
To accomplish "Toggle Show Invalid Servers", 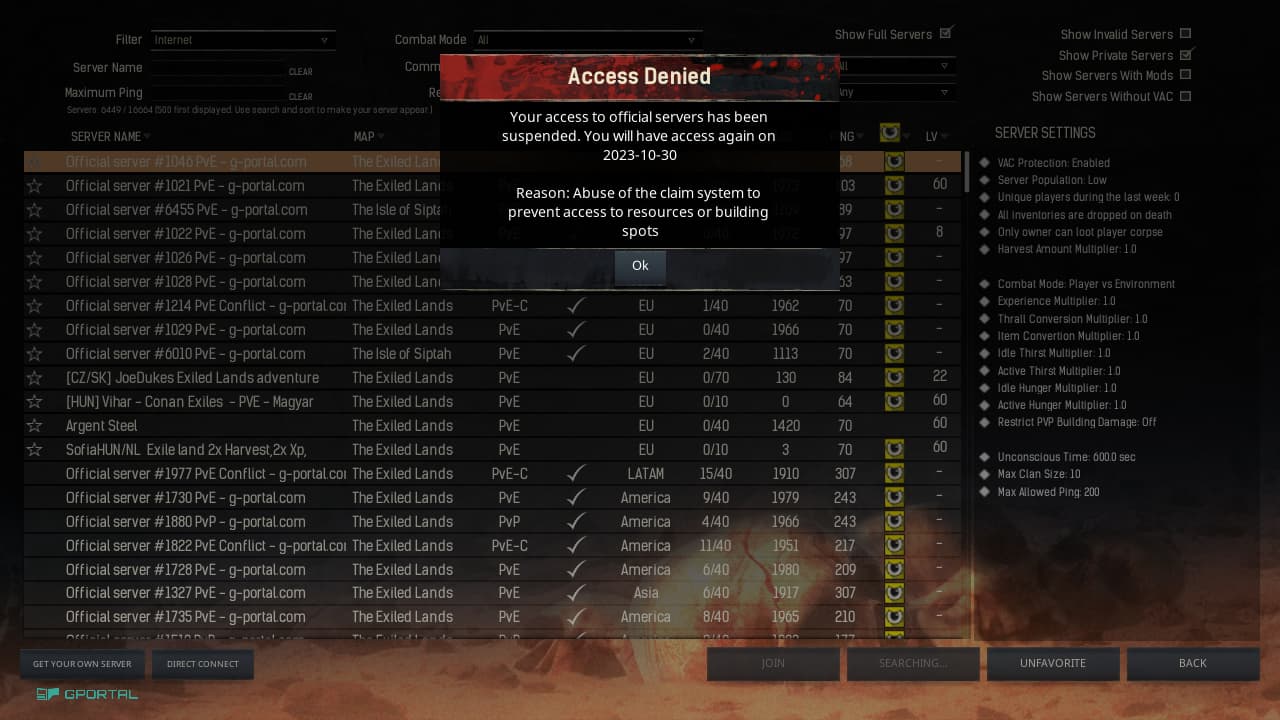I will (x=1185, y=33).
